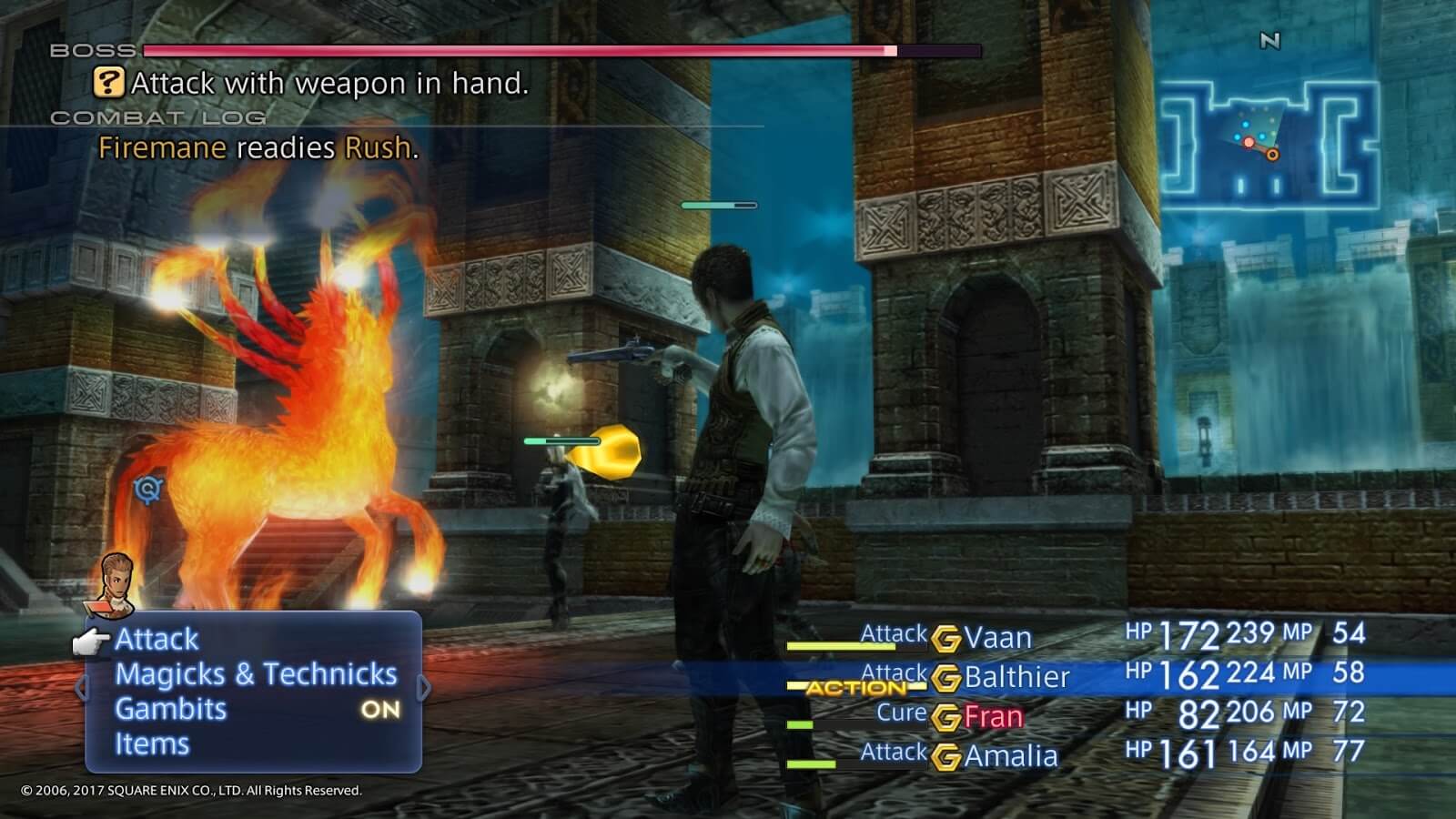The image size is (1456, 819).
Task: Click the area minimap
Action: 1269,144
